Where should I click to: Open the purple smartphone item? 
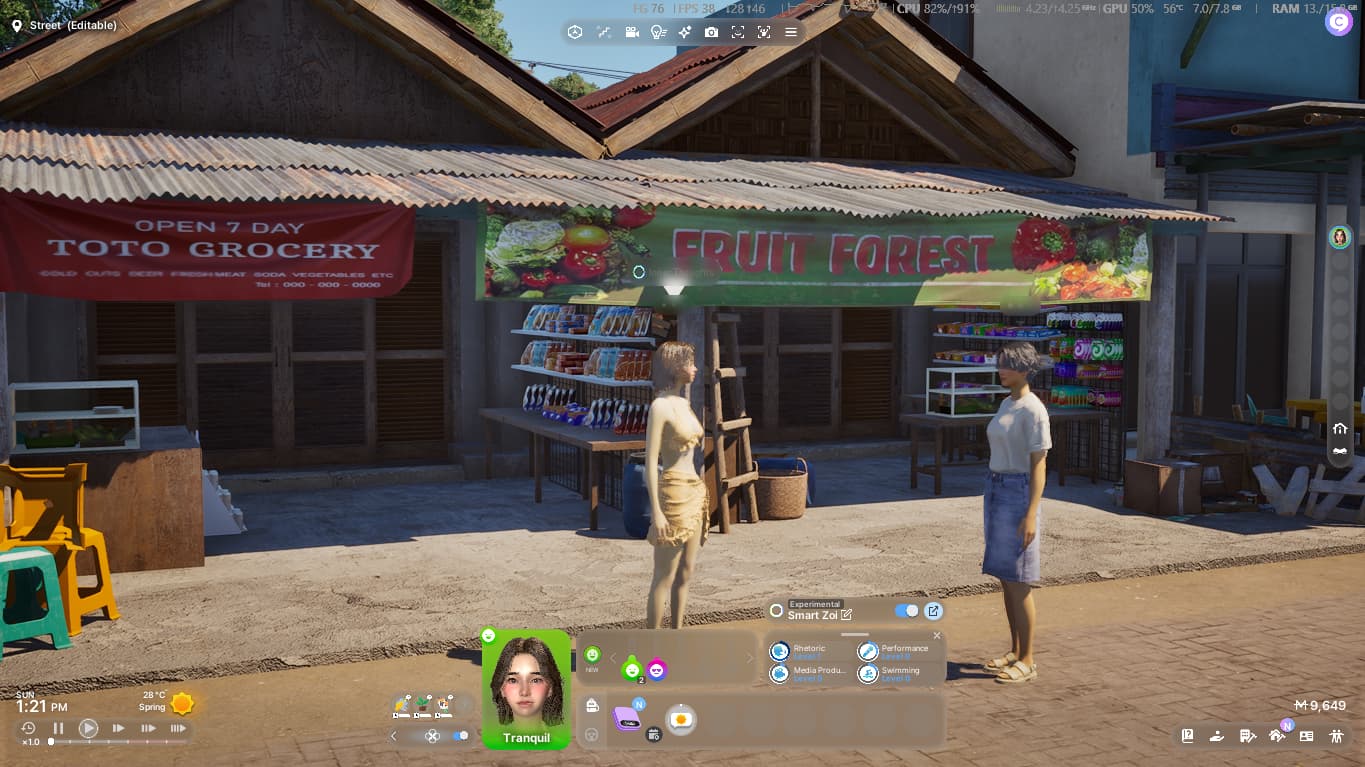coord(627,718)
